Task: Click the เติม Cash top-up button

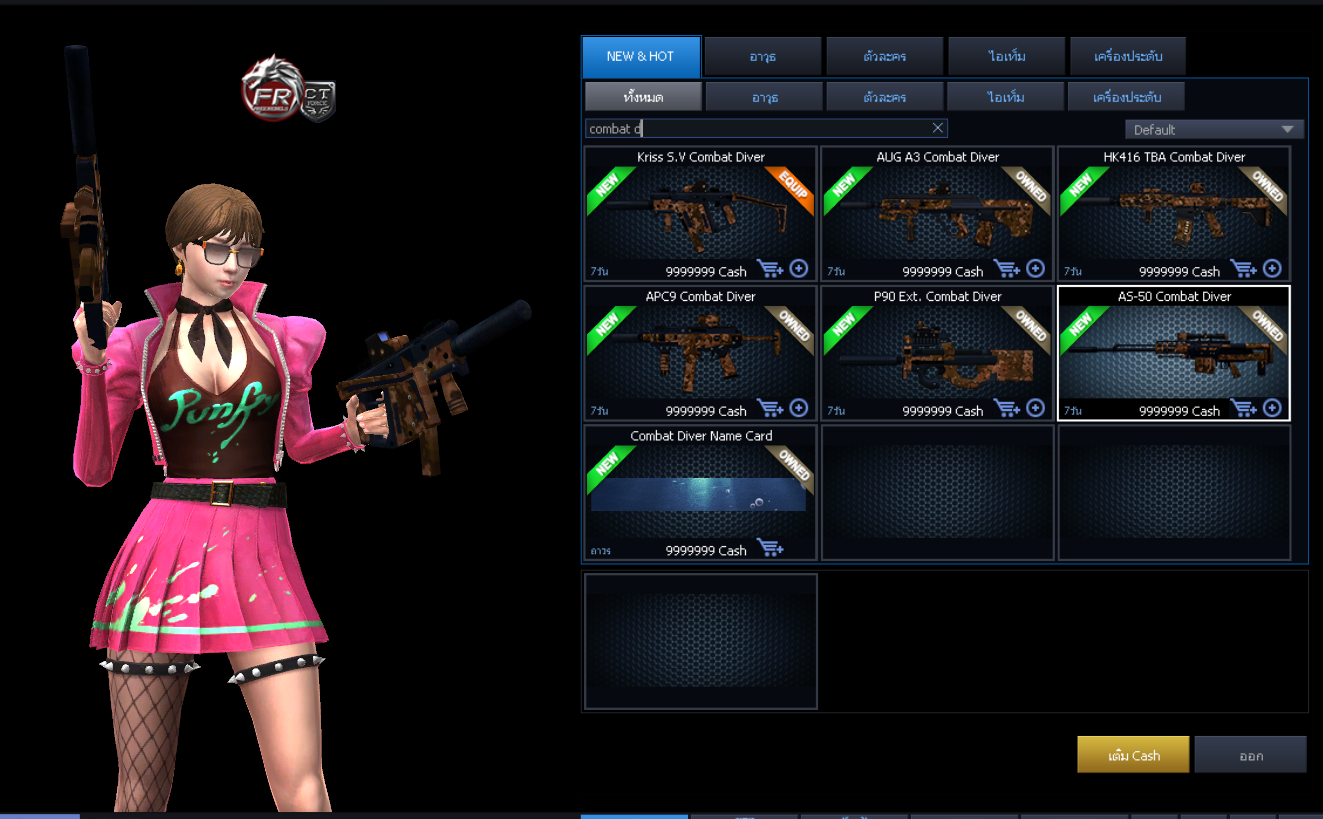Action: [x=1132, y=754]
